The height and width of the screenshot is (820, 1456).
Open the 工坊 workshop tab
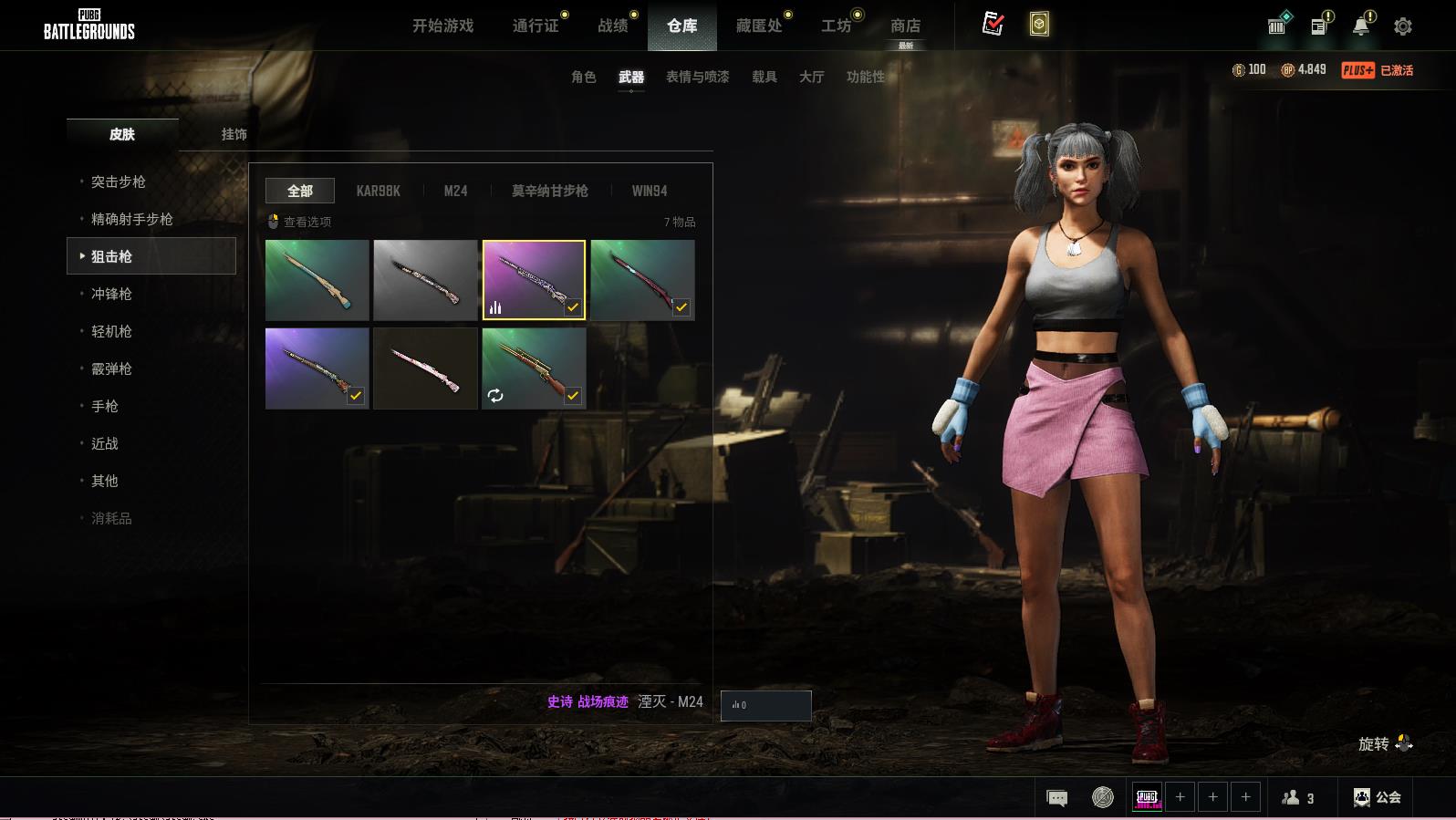click(x=836, y=26)
